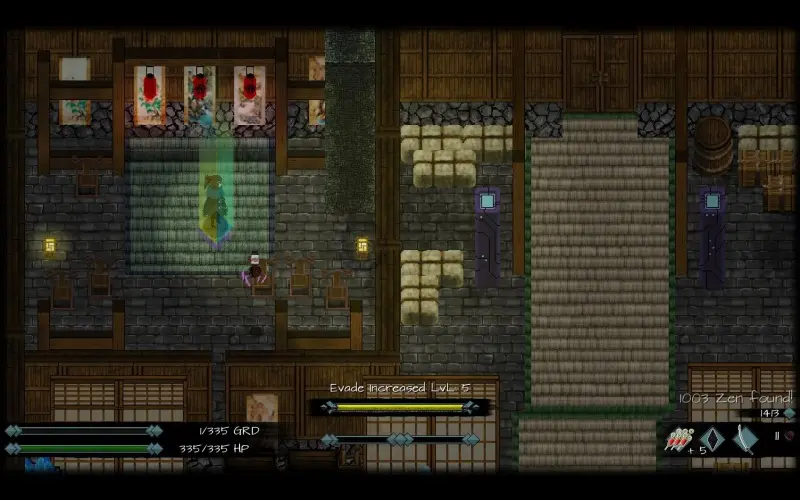This screenshot has width=800, height=500.
Task: Select the curved sword weapon slot
Action: point(746,439)
